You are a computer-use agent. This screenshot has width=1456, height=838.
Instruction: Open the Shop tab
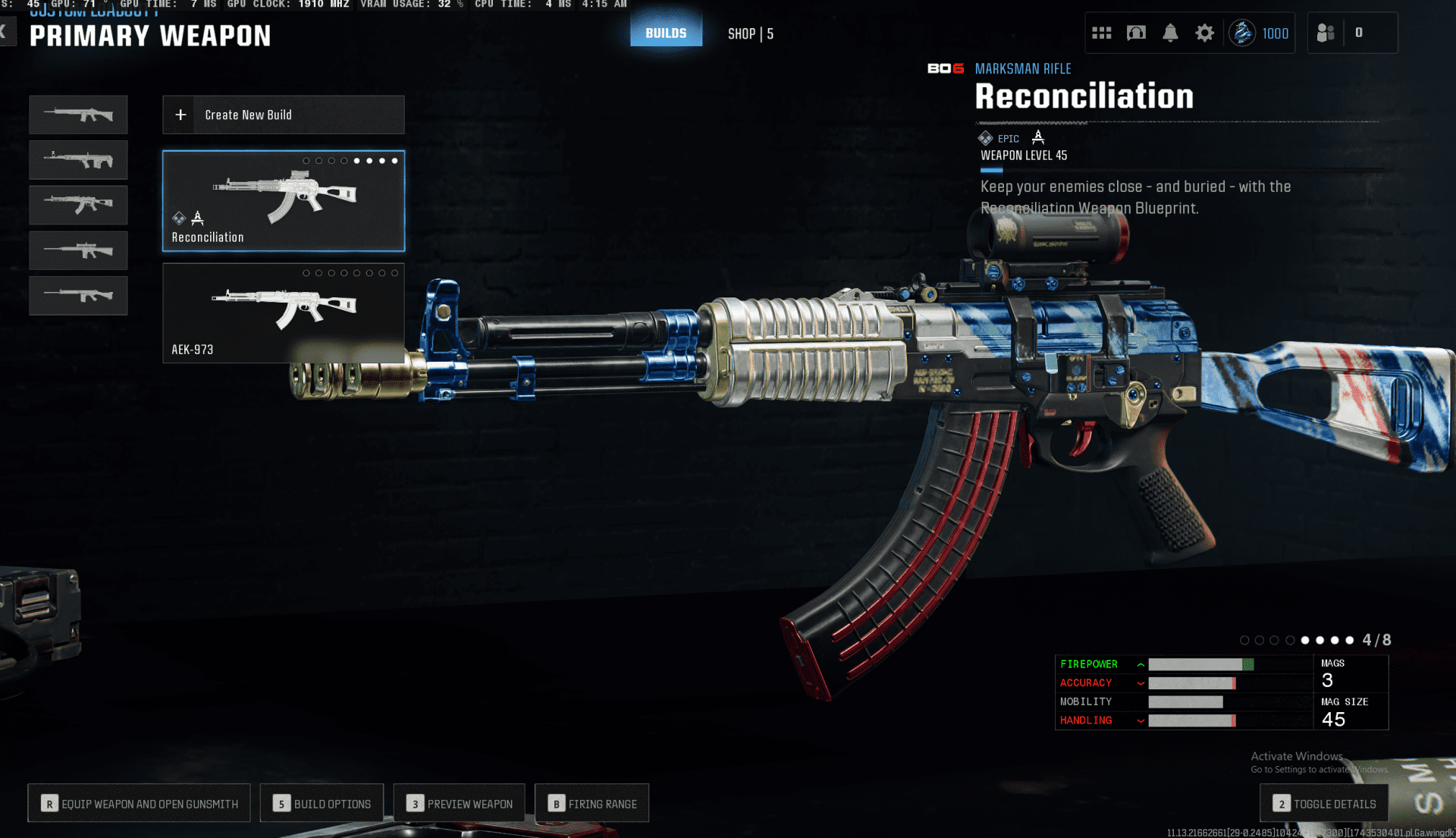750,33
